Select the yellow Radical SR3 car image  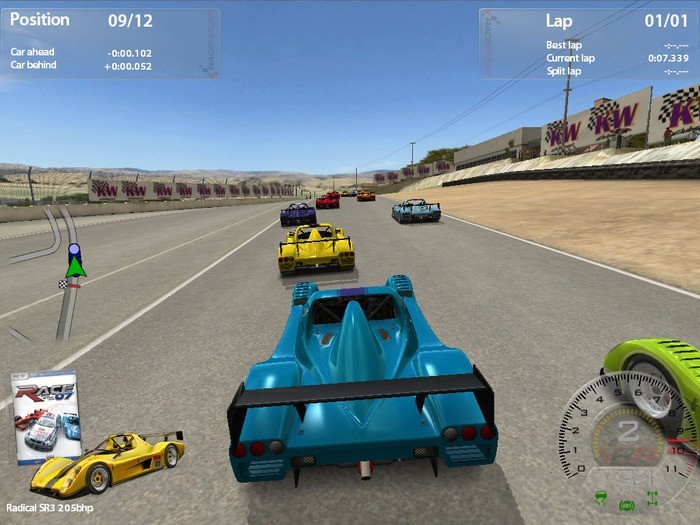point(107,463)
